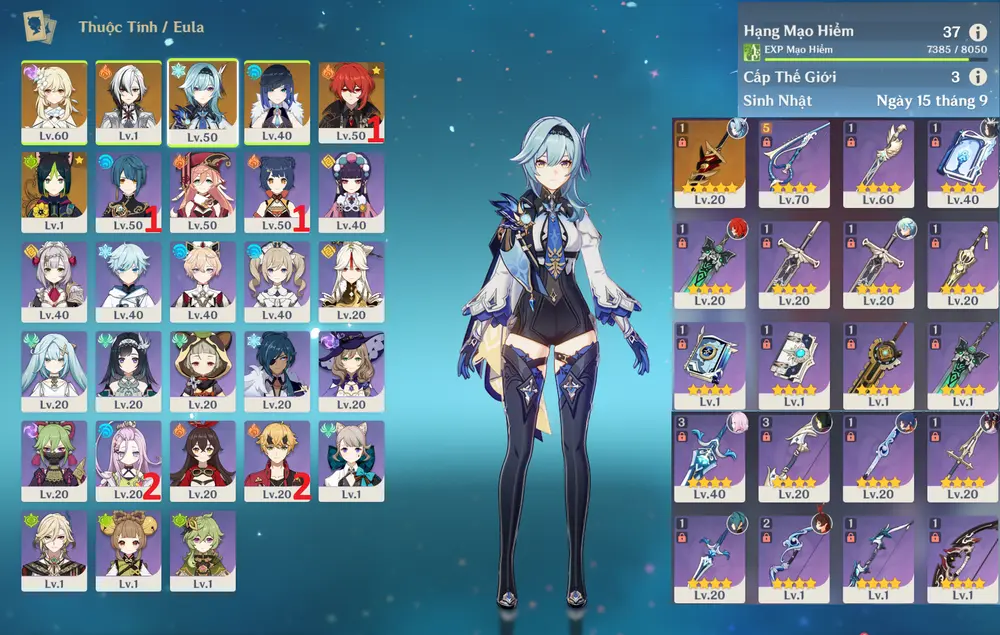Screen dimensions: 1000x635
Task: Choose the Lv.60 blonde Traveler portrait
Action: click(x=54, y=100)
